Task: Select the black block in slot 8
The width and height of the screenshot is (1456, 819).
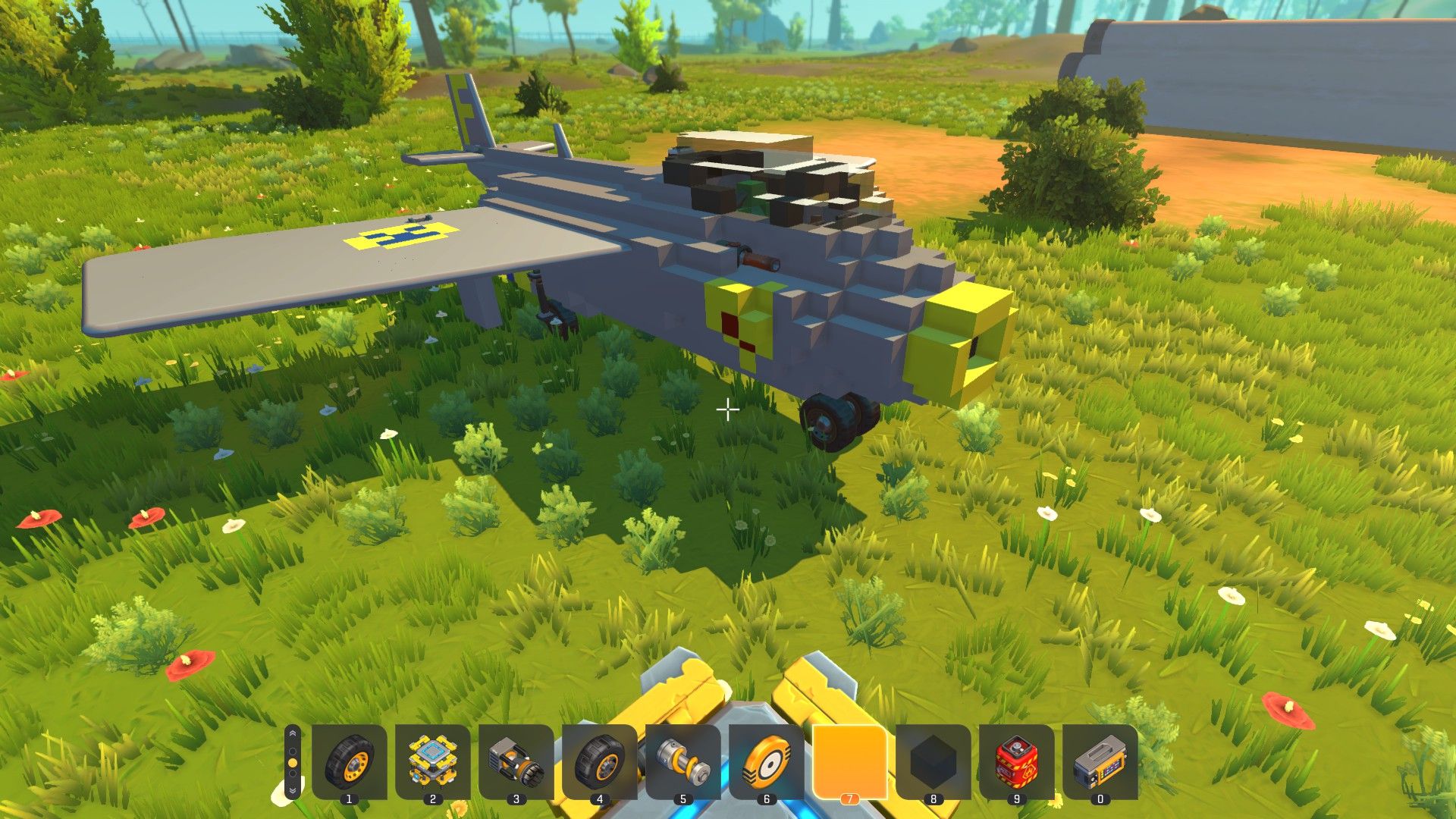Action: point(933,762)
